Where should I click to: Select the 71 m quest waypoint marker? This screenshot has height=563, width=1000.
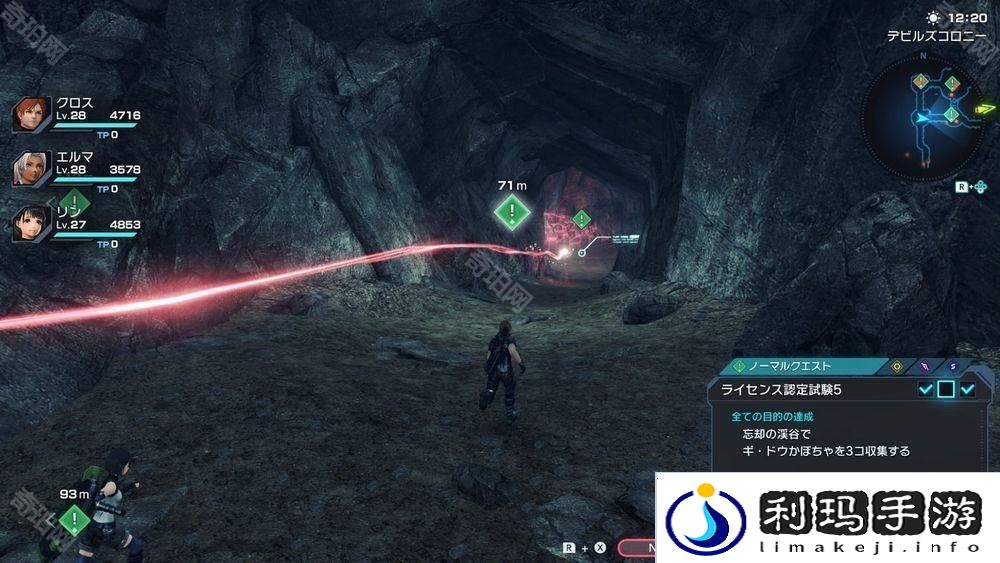512,211
